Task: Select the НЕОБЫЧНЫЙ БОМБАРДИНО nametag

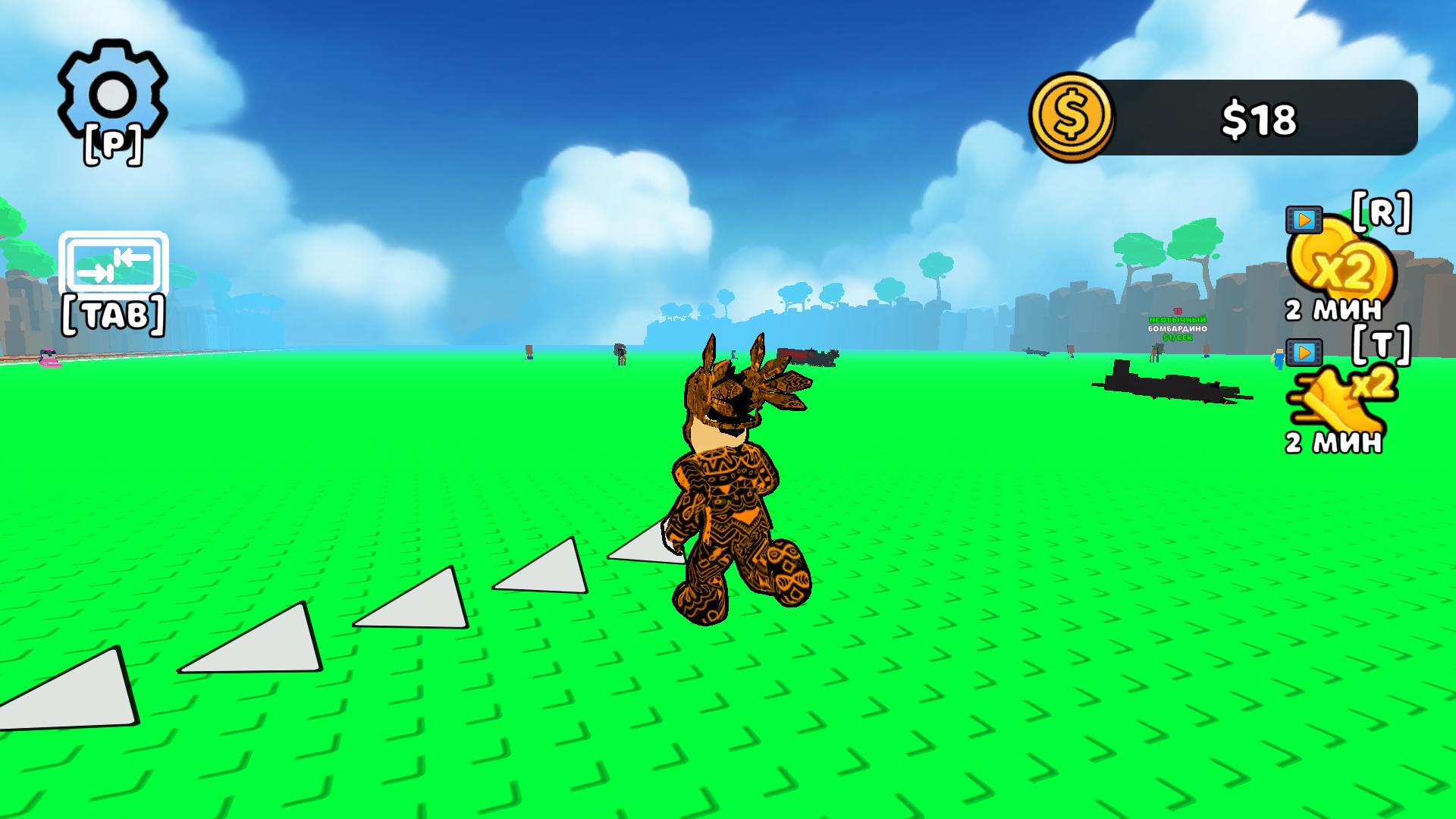Action: tap(1177, 325)
